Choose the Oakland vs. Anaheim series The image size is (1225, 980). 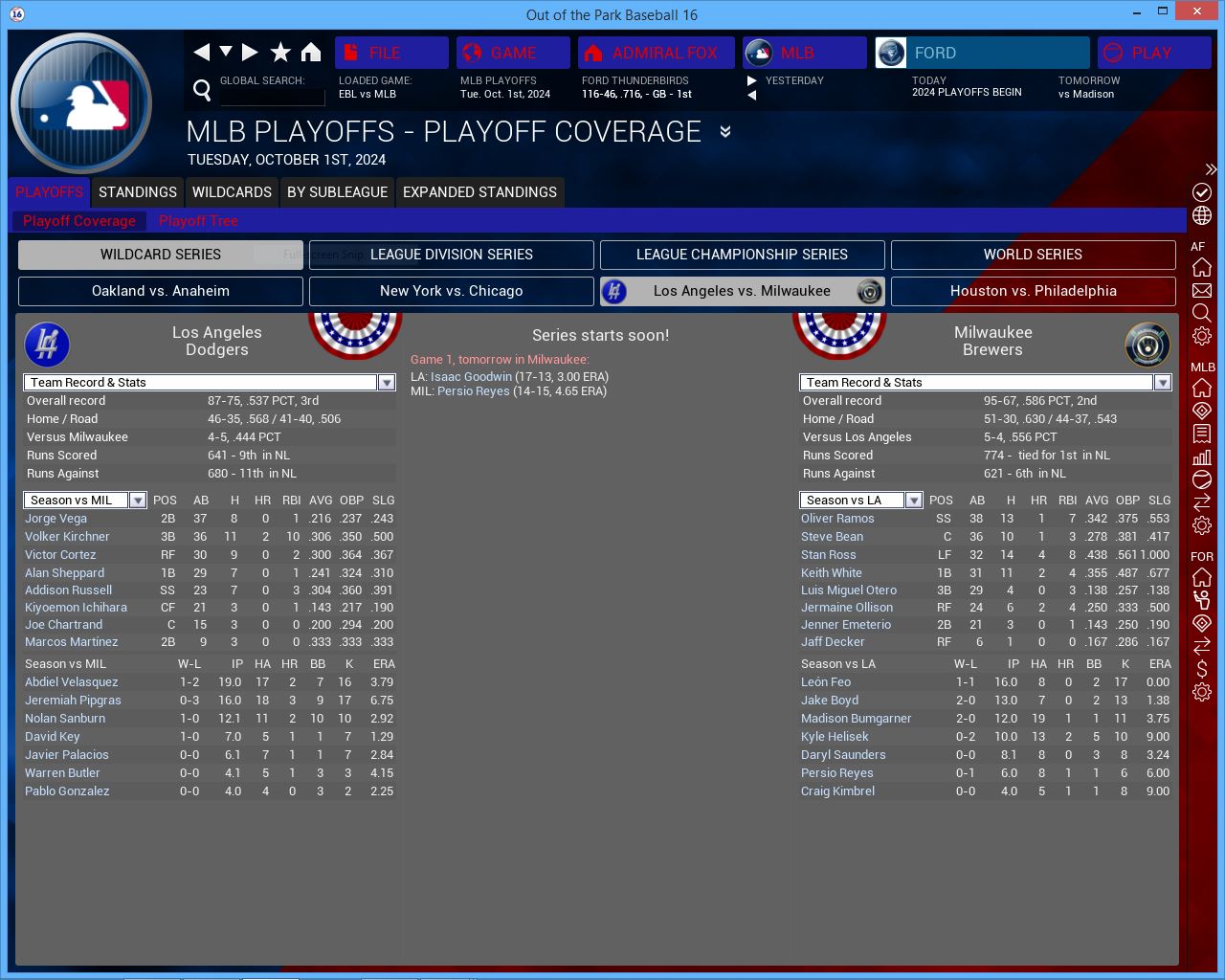pos(161,291)
